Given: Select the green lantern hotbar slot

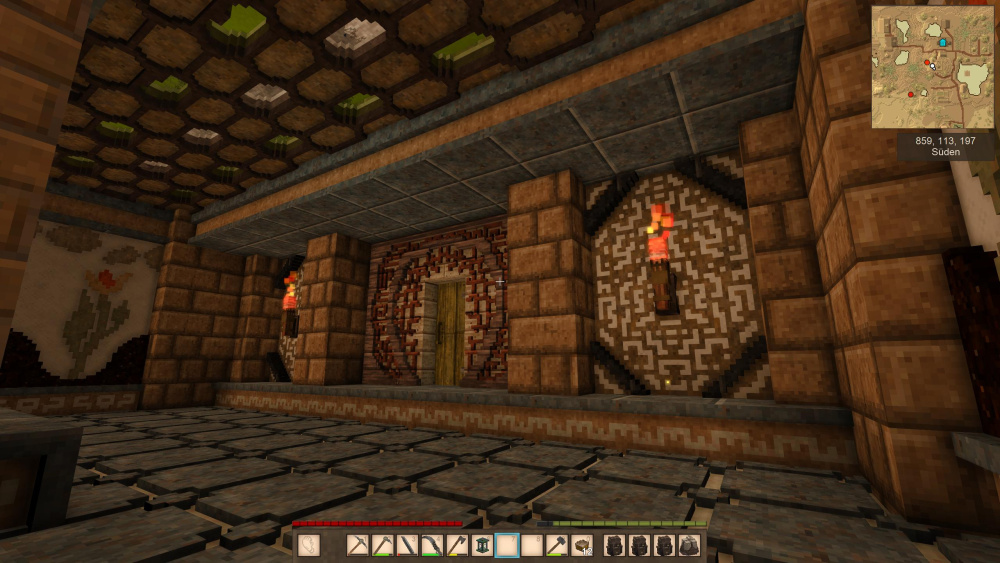Looking at the screenshot, I should pyautogui.click(x=482, y=546).
